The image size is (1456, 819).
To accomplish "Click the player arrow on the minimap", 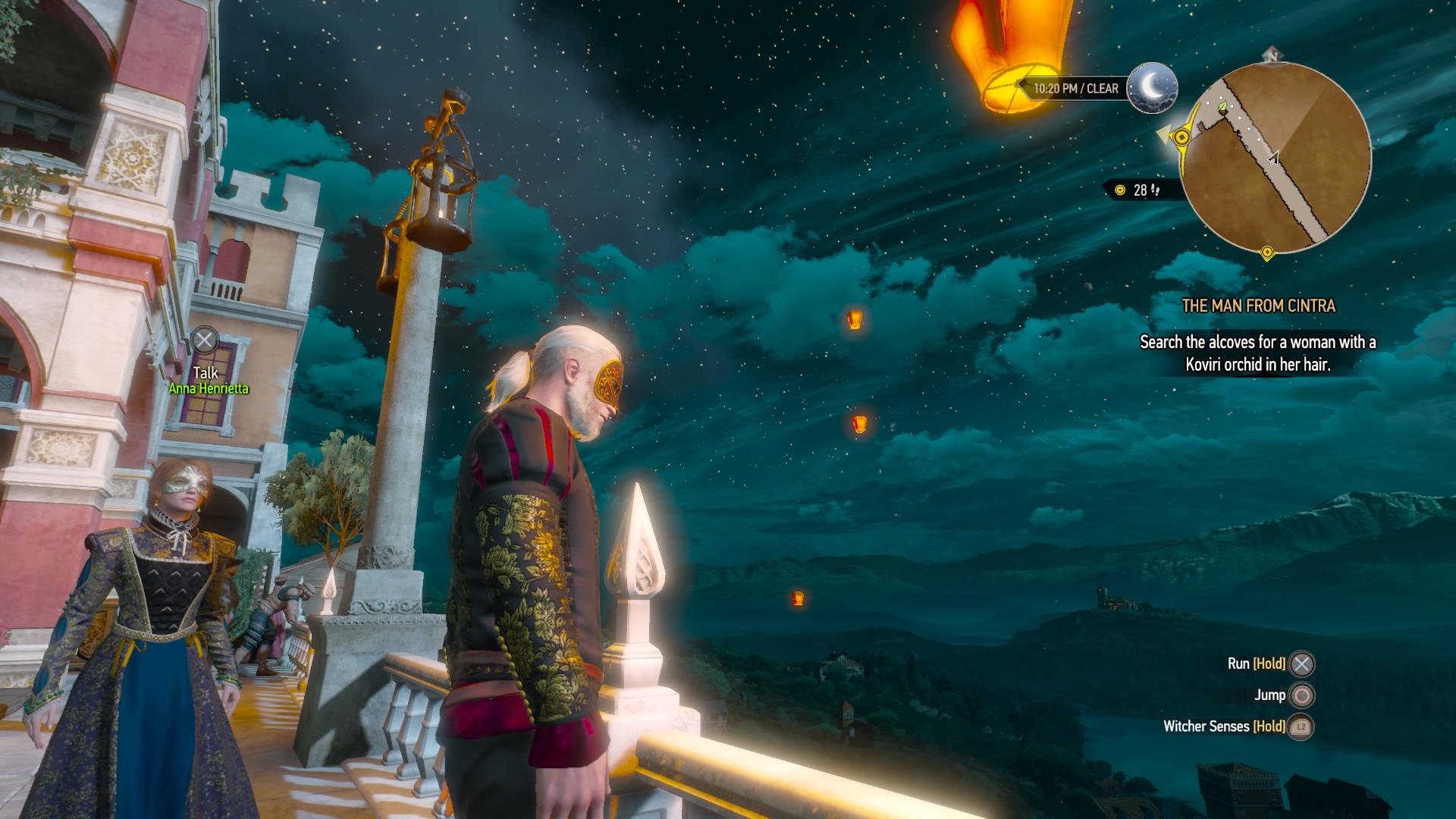I will click(x=1274, y=158).
